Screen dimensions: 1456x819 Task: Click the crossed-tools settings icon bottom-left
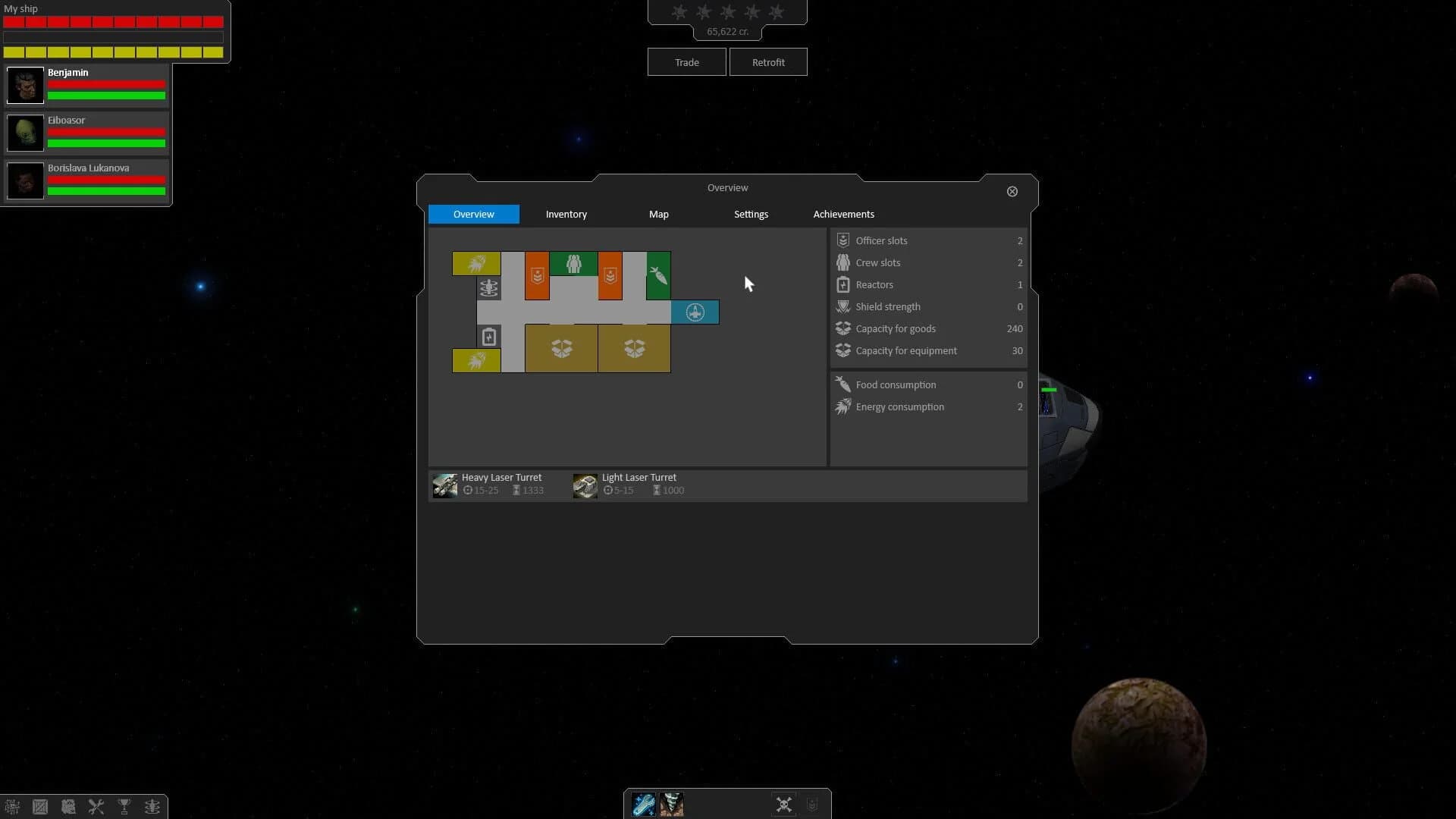[96, 806]
